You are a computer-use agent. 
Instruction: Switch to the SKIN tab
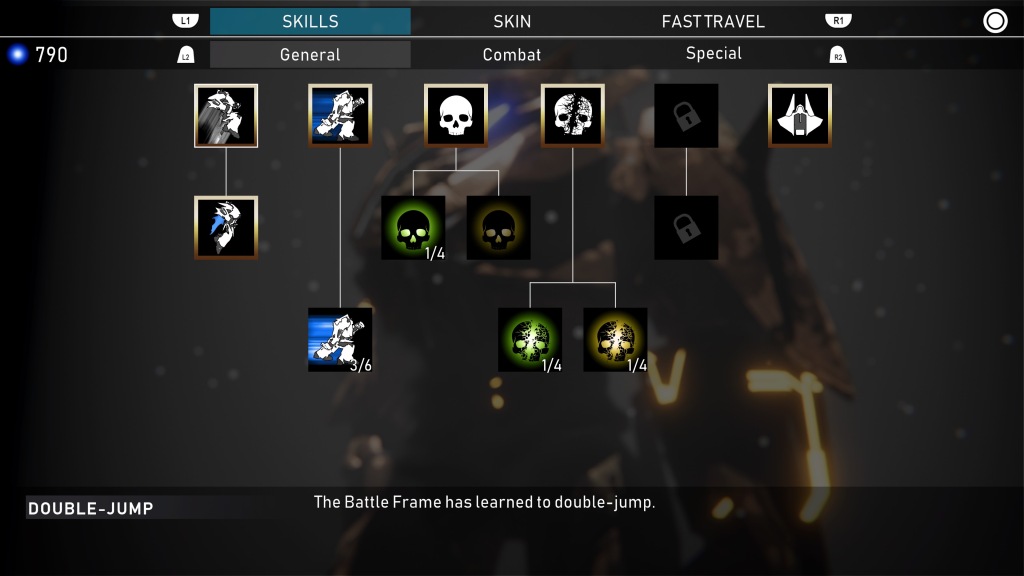512,21
